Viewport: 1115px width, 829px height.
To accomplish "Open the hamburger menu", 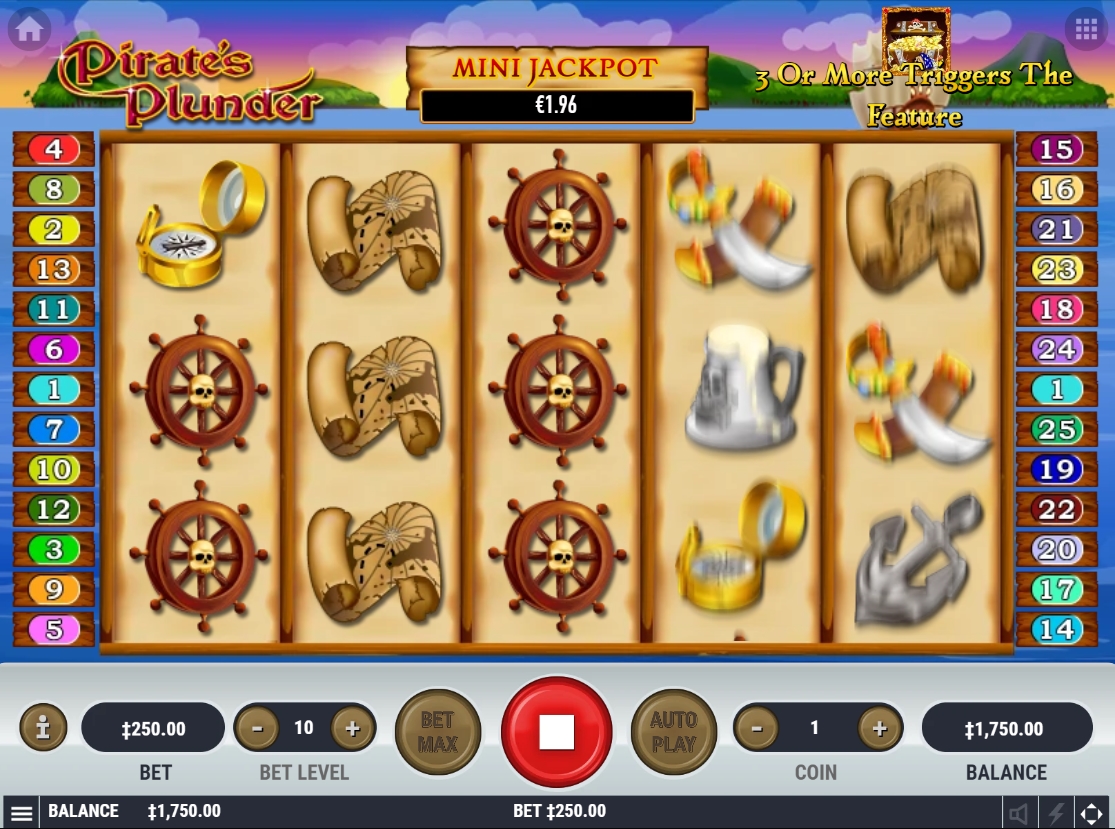I will pyautogui.click(x=22, y=812).
